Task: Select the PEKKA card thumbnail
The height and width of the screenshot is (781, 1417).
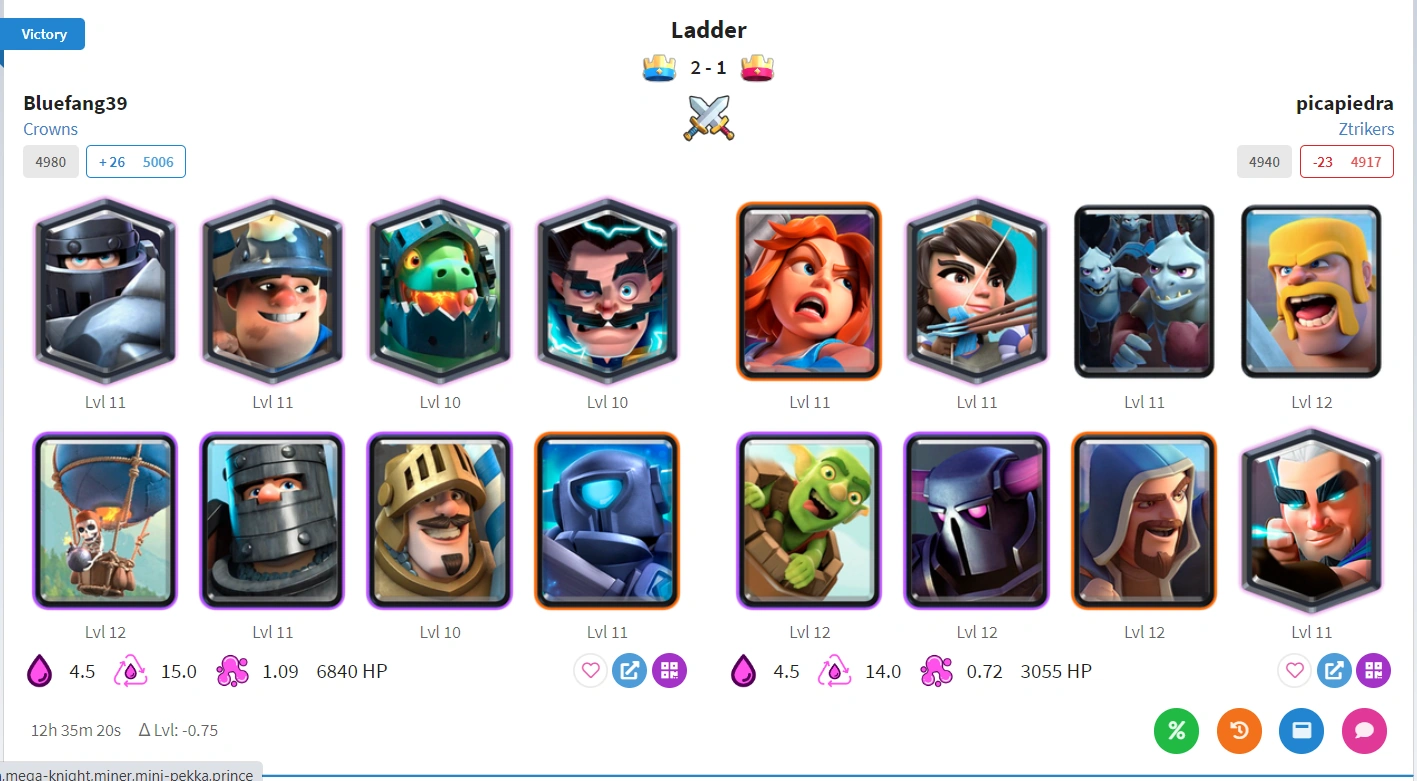Action: [976, 520]
